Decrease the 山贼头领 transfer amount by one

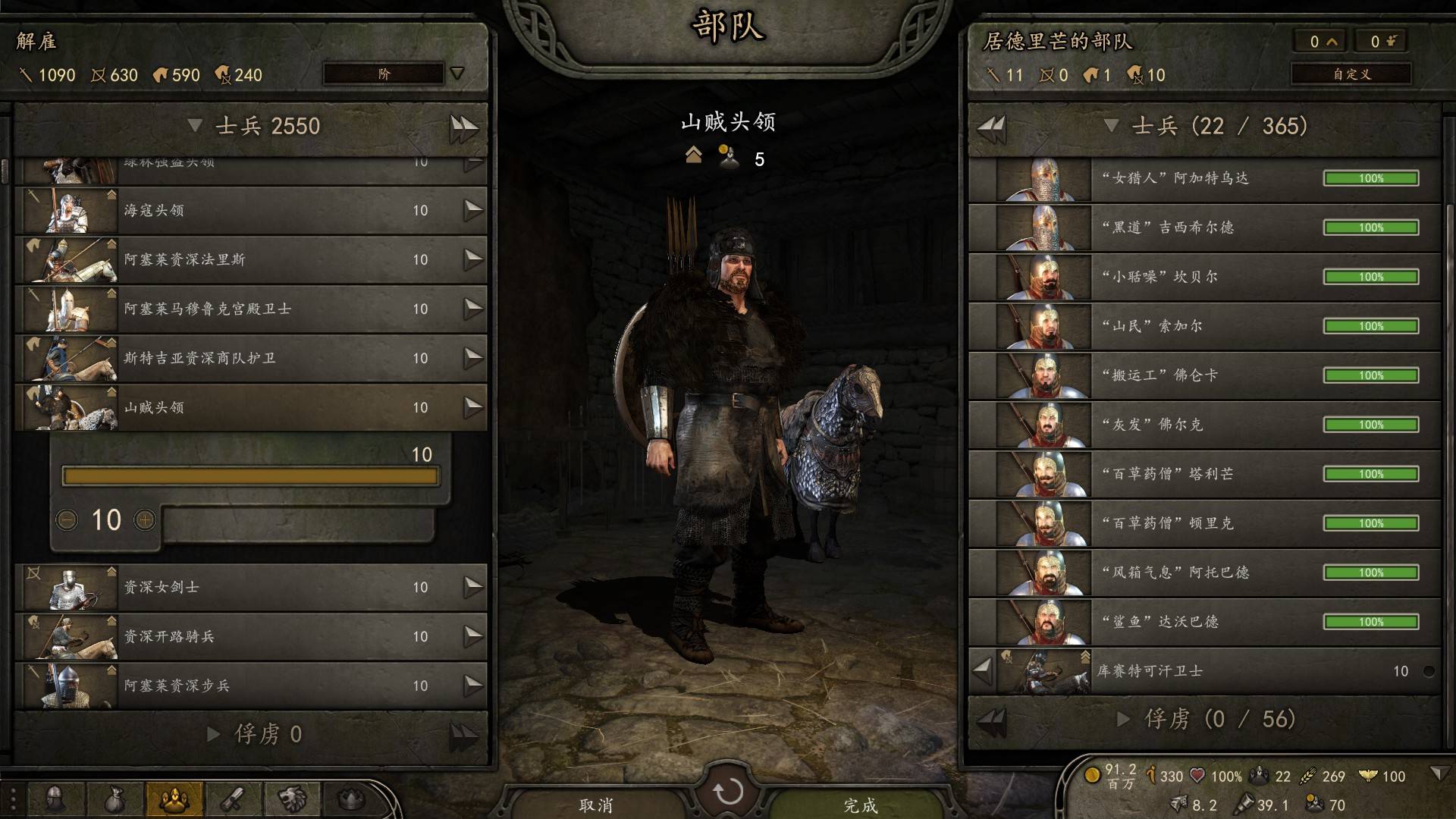point(67,520)
